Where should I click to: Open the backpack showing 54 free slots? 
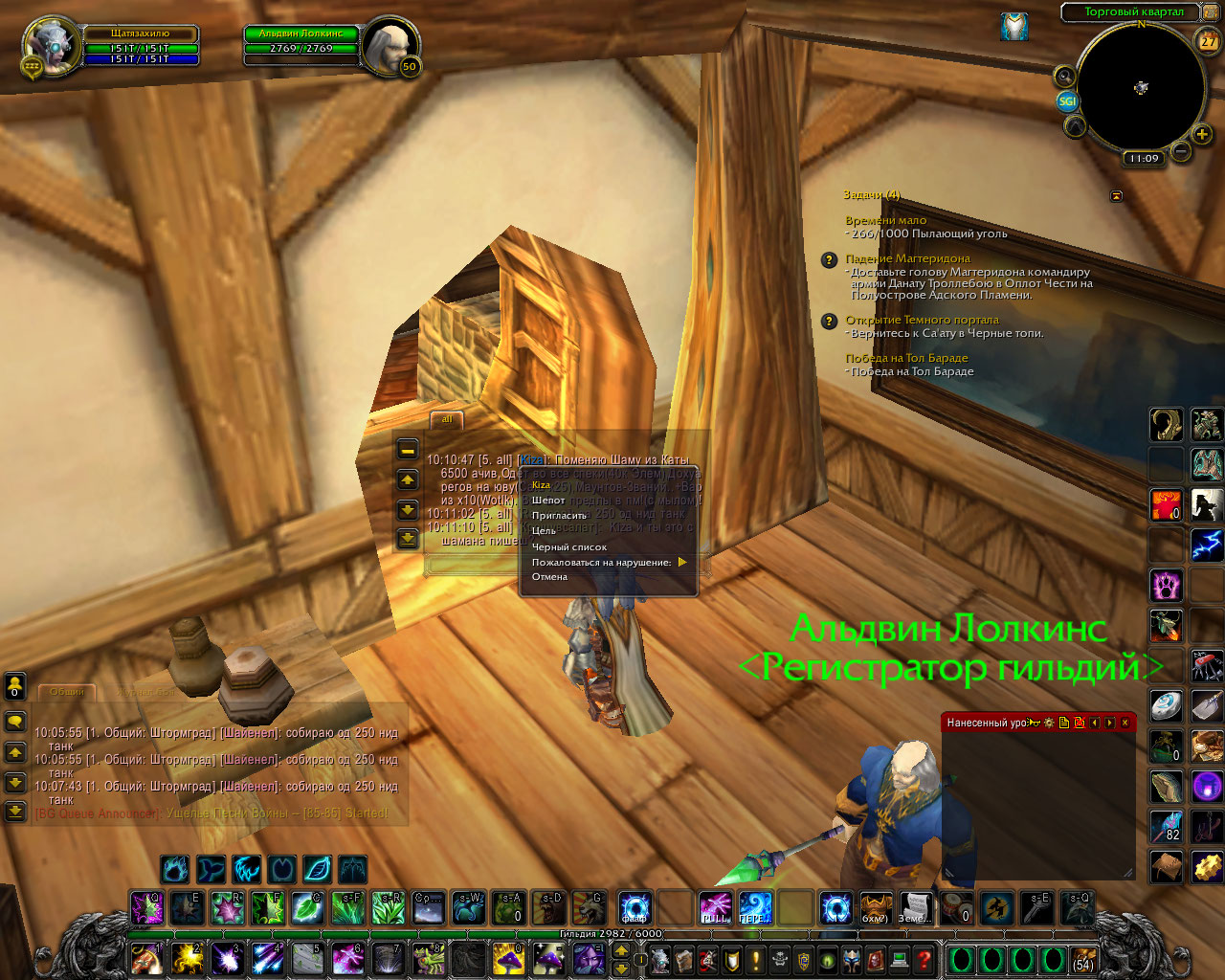(1083, 959)
